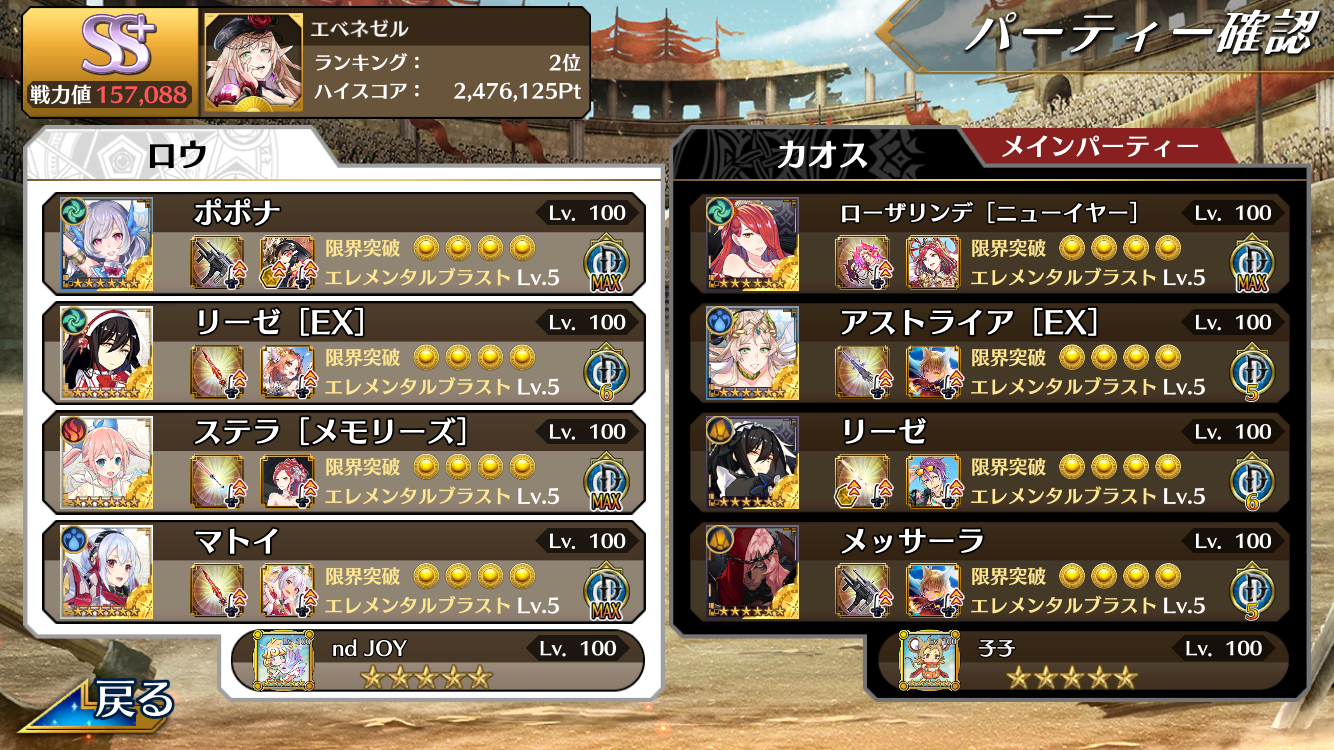Viewport: 1334px width, 750px height.
Task: Click メッサーラ's character portrait
Action: click(x=752, y=570)
